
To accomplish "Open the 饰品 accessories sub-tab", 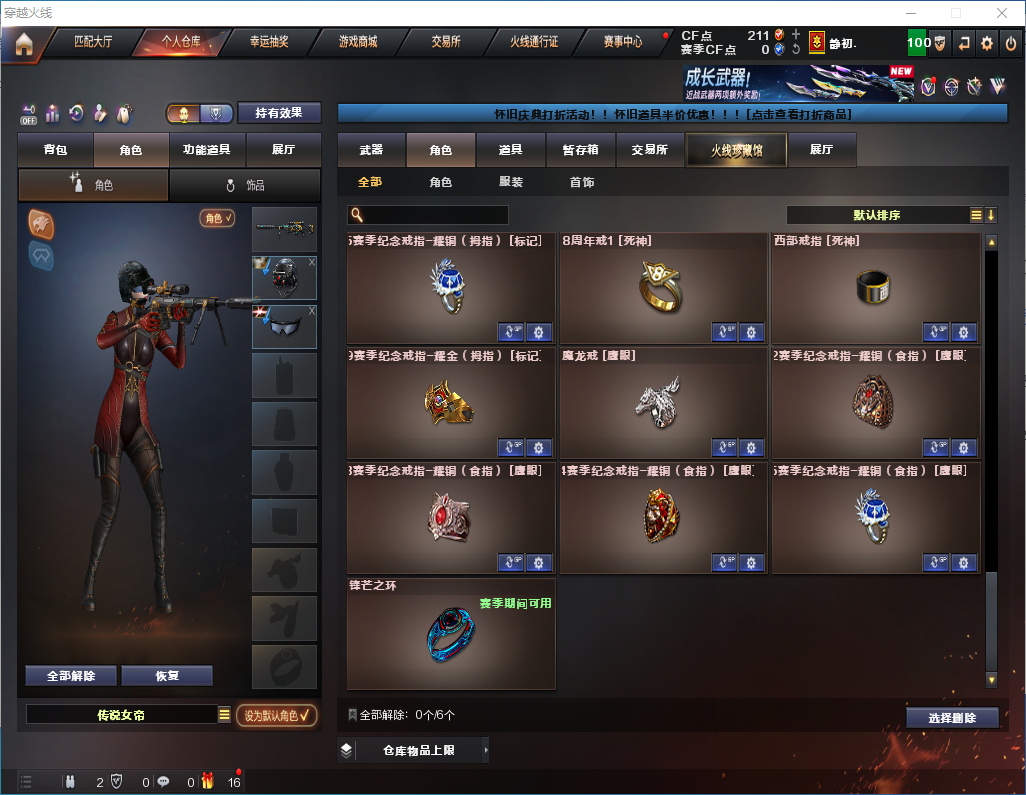I will pyautogui.click(x=245, y=185).
